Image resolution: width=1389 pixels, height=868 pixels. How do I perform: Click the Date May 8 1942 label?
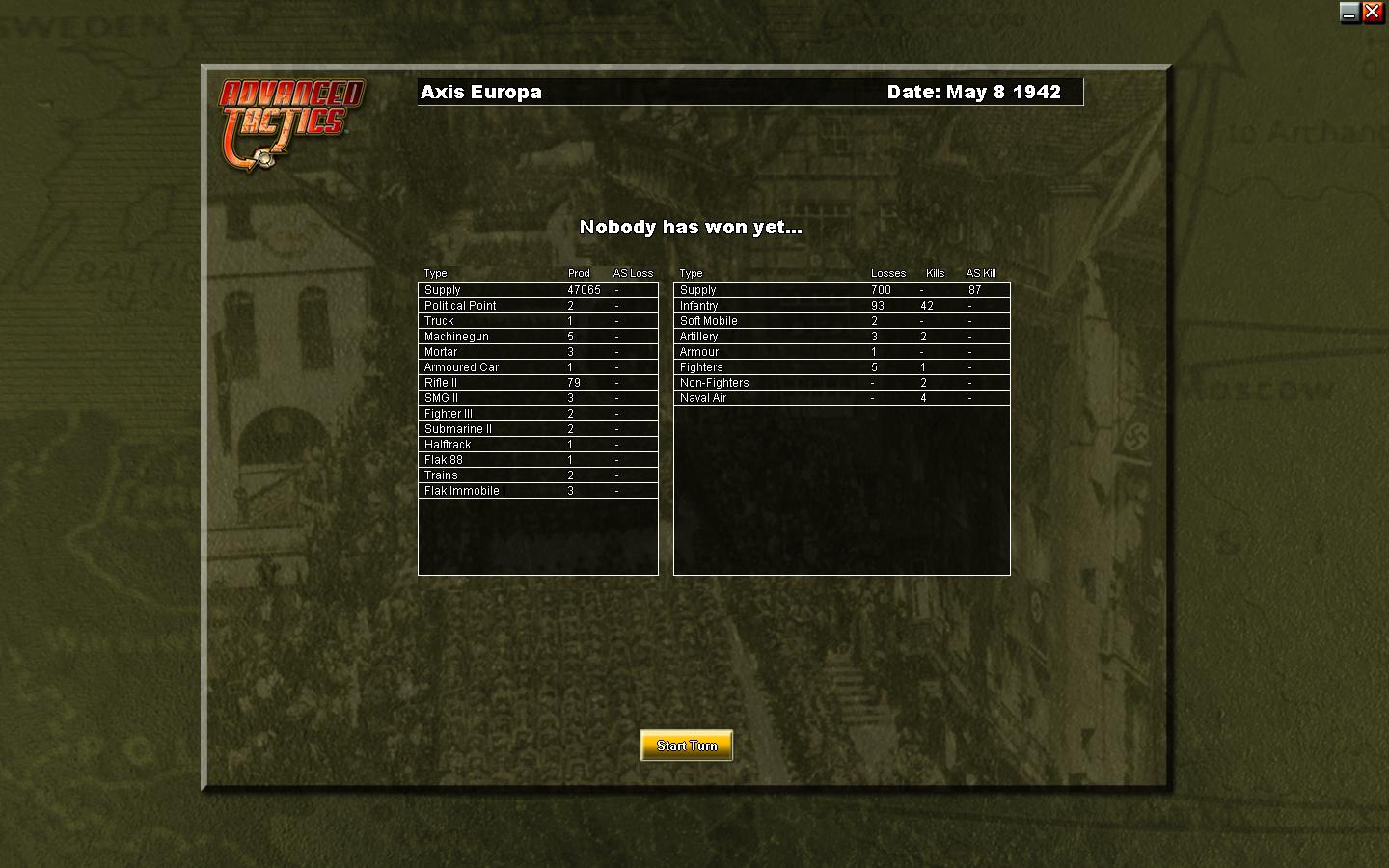(978, 92)
